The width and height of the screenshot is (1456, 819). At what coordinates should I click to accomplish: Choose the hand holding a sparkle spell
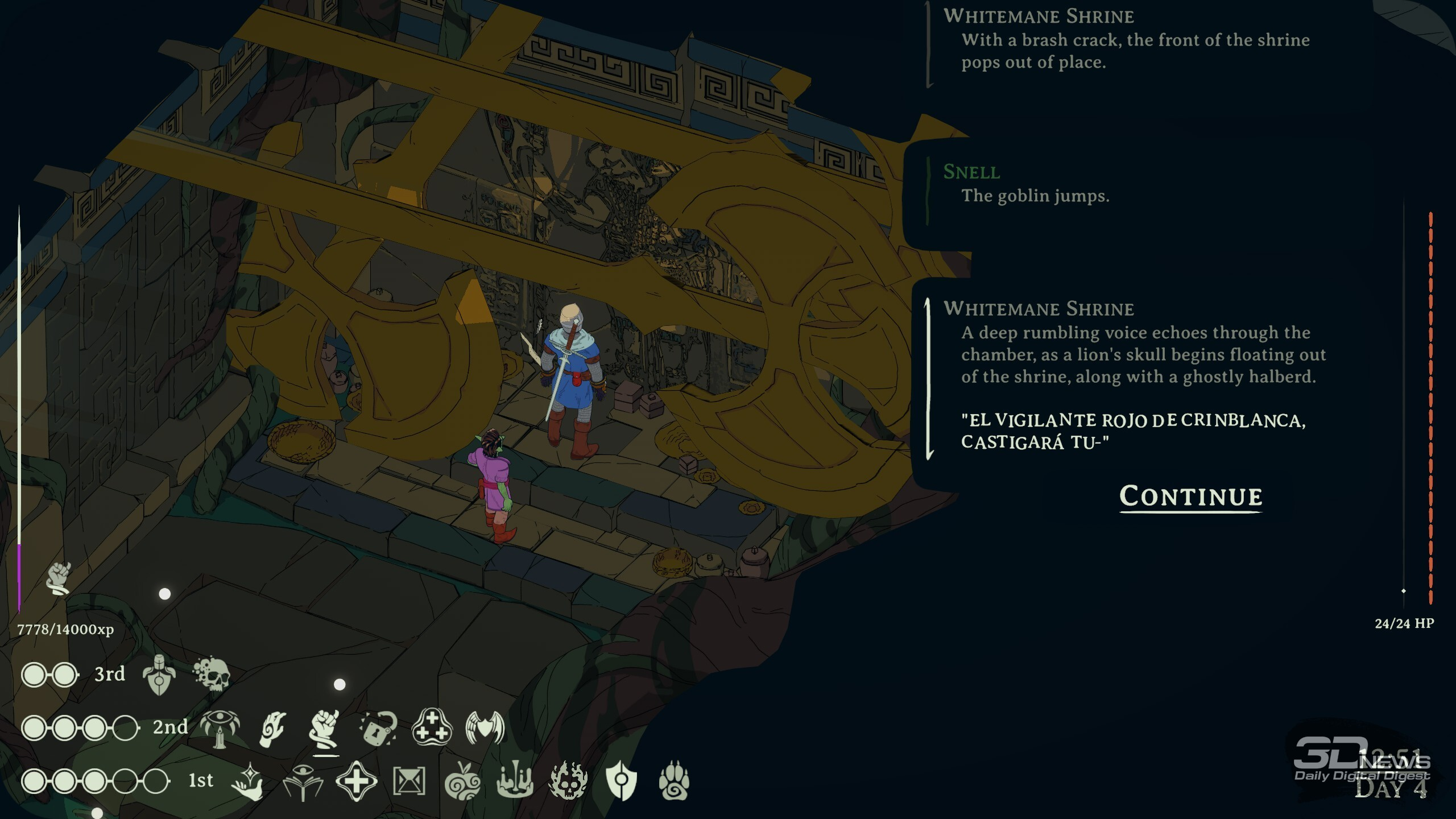pos(249,781)
